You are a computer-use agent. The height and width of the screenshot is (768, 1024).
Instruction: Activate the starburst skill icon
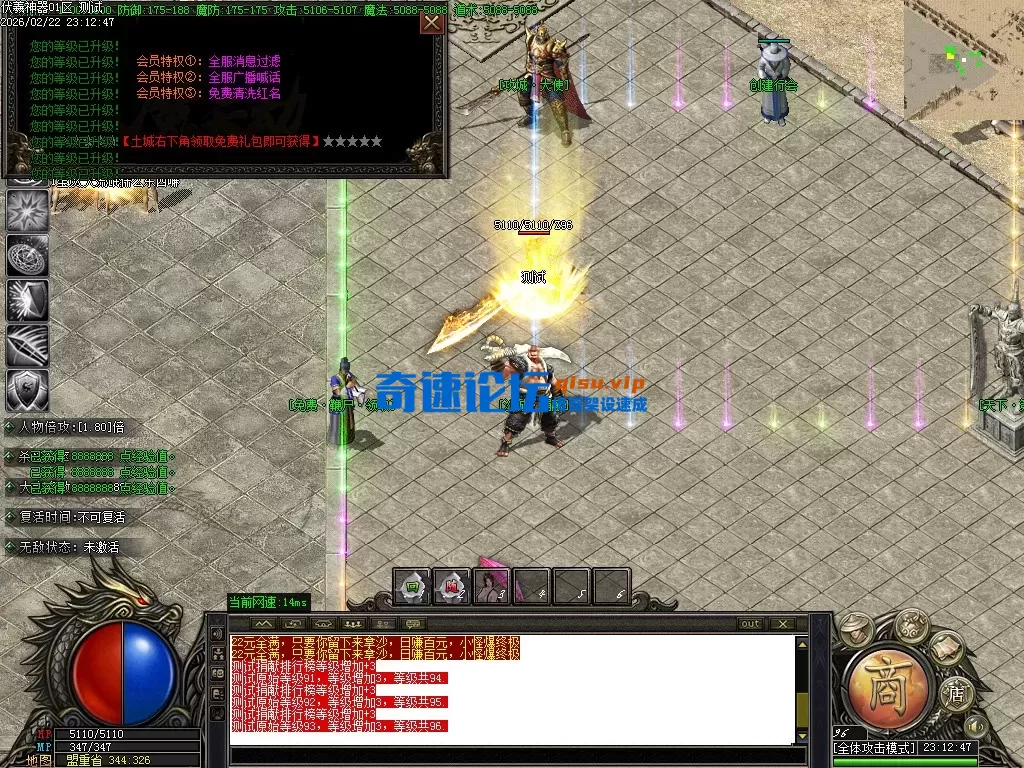click(27, 210)
